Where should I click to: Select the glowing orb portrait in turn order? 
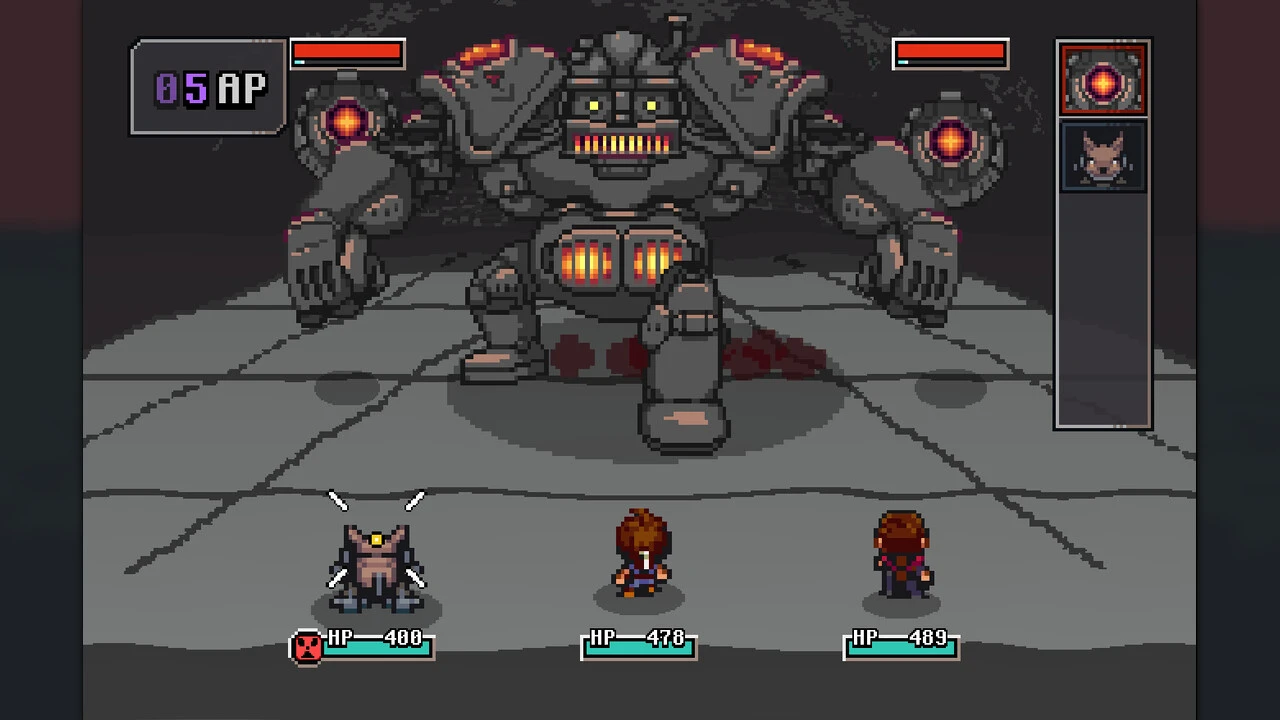[1102, 80]
